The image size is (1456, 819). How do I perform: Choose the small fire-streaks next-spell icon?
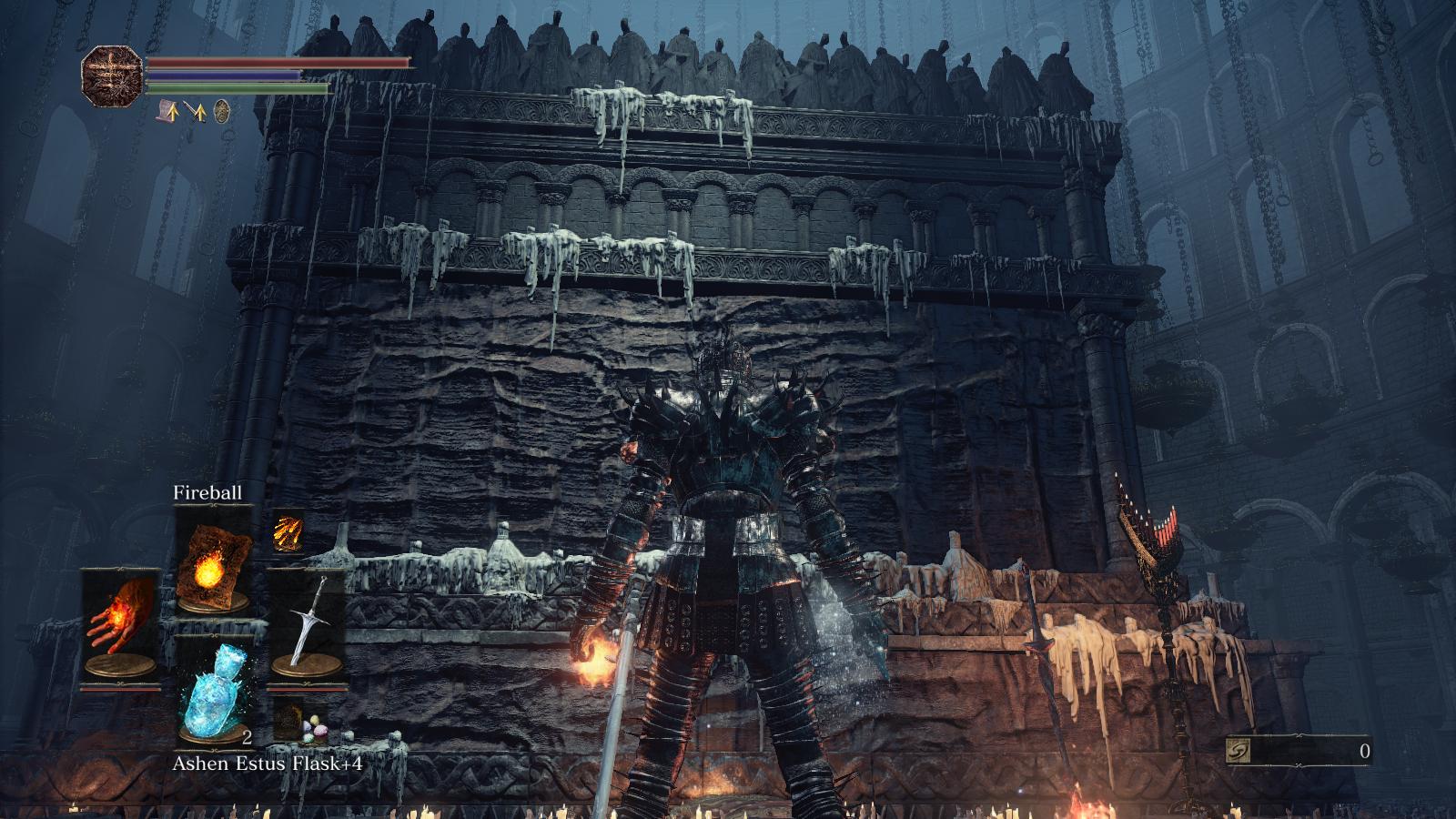pos(288,531)
